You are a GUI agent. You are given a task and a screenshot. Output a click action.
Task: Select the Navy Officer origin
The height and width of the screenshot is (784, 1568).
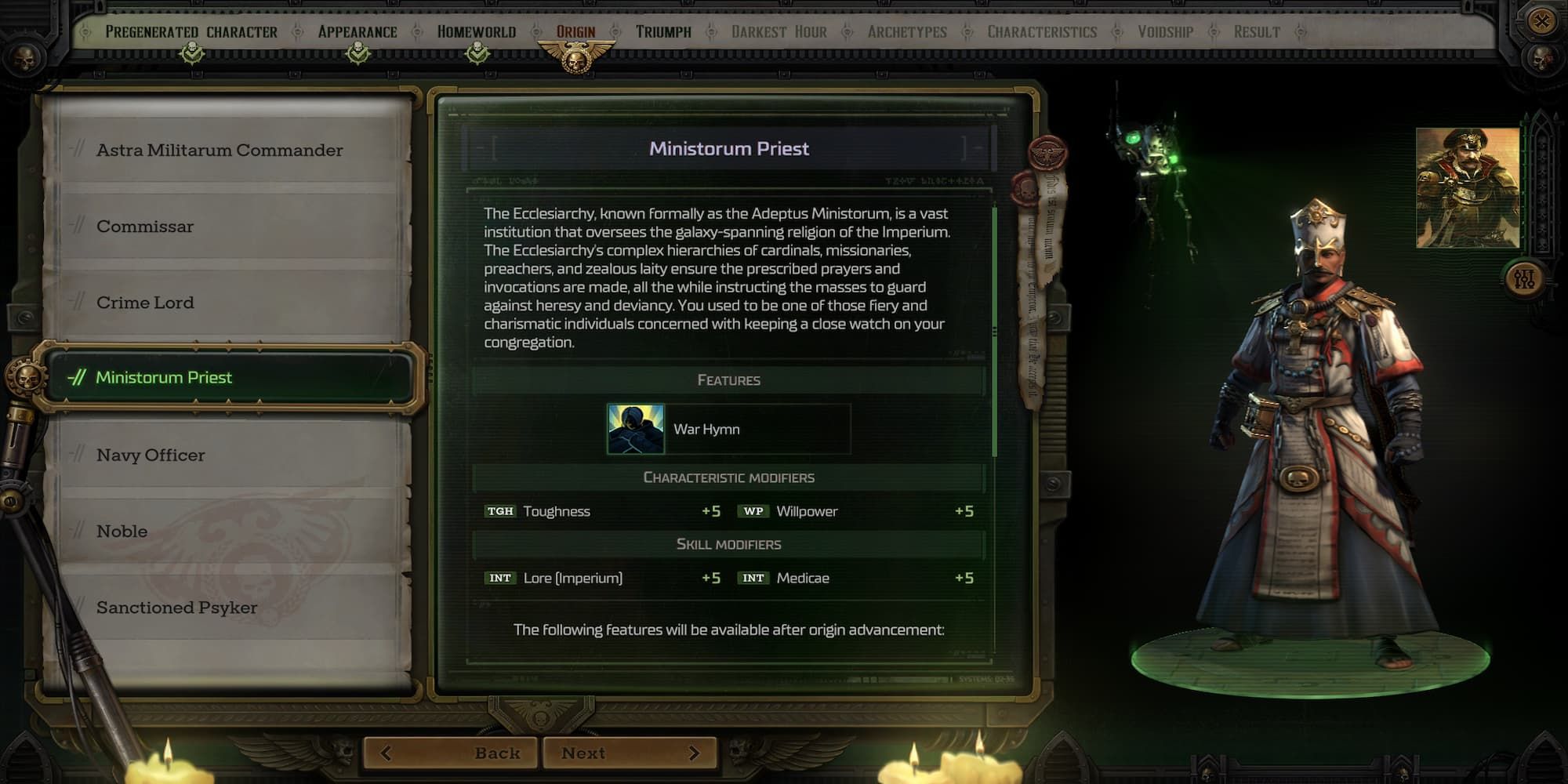coord(151,456)
